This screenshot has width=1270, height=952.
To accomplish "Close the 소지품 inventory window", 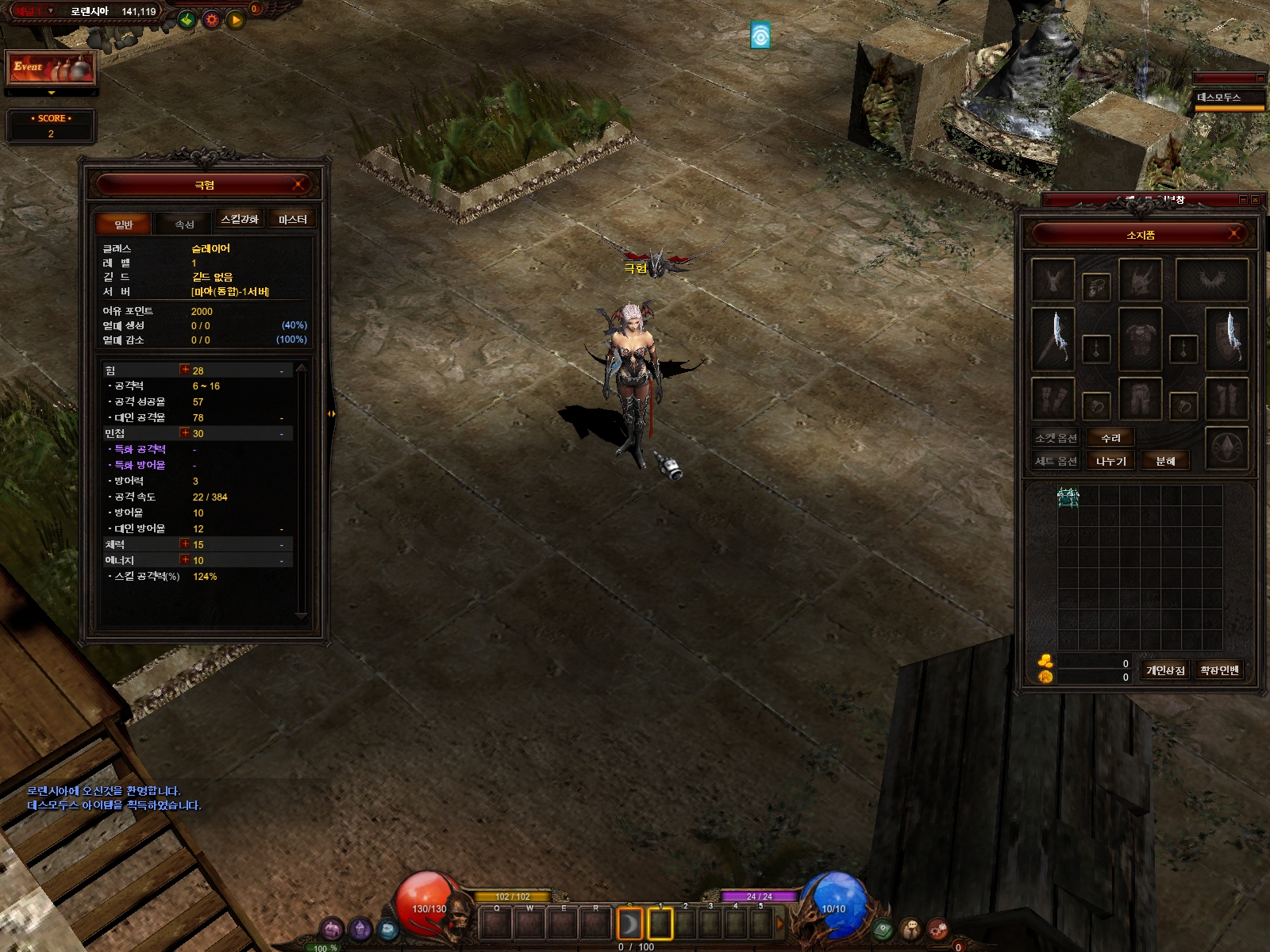I will coord(1234,234).
